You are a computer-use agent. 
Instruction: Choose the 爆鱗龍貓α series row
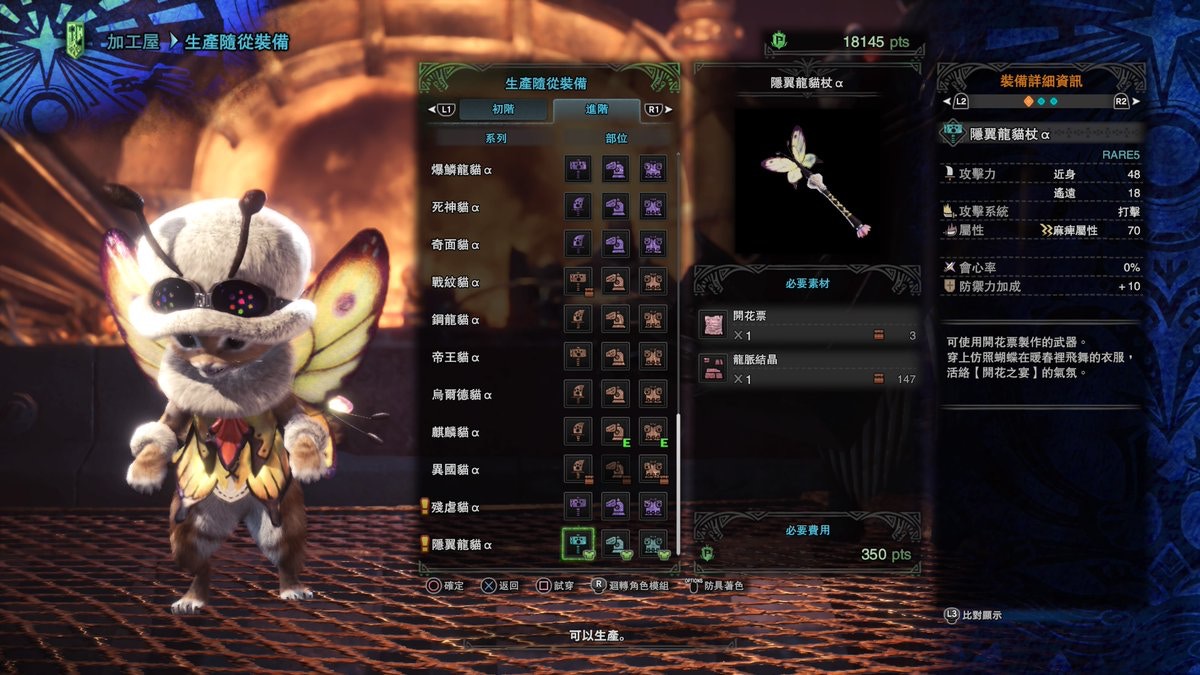point(462,170)
